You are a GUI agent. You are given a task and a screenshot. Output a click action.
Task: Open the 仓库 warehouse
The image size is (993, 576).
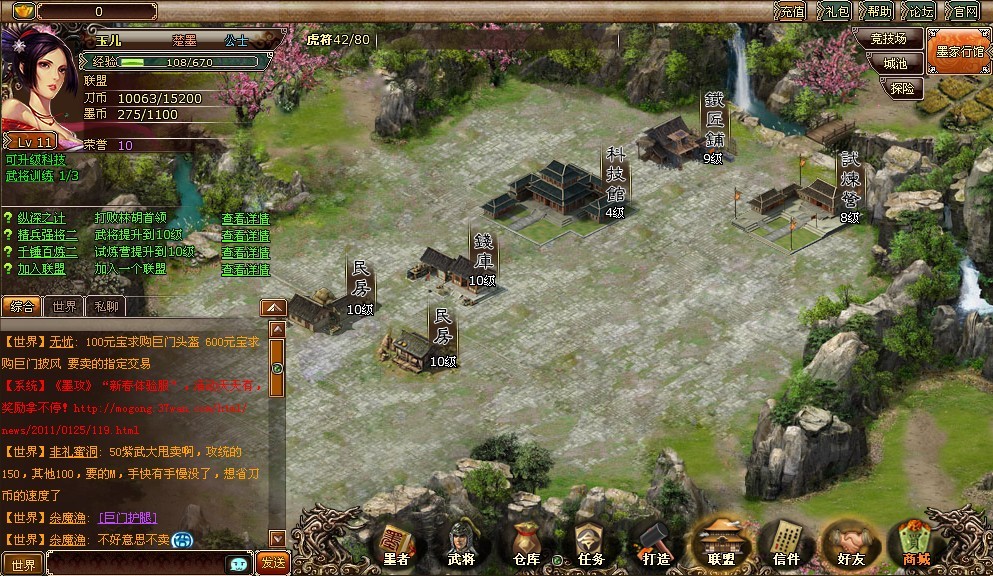tap(525, 545)
